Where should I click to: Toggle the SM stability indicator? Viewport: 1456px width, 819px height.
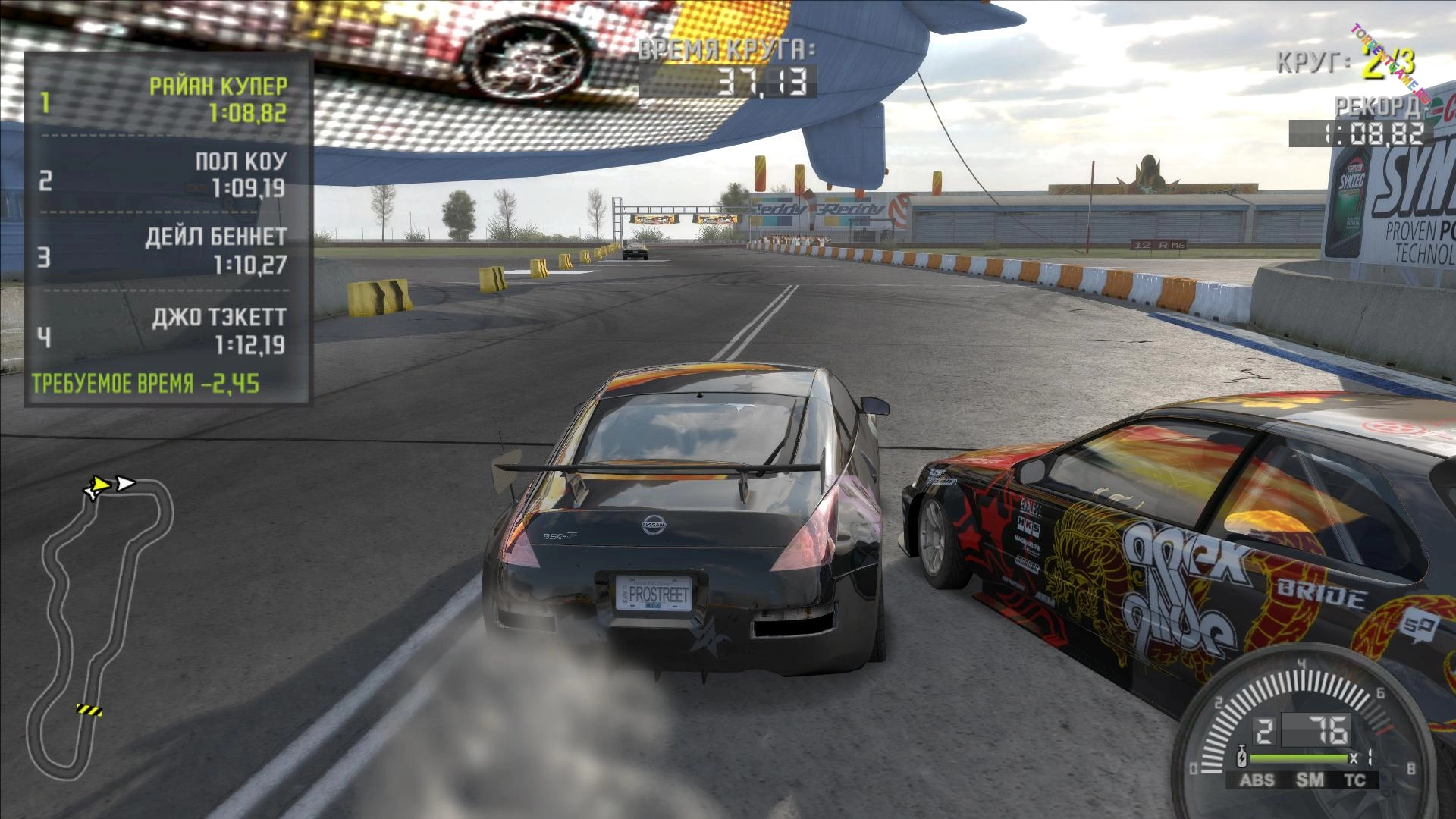click(1310, 780)
